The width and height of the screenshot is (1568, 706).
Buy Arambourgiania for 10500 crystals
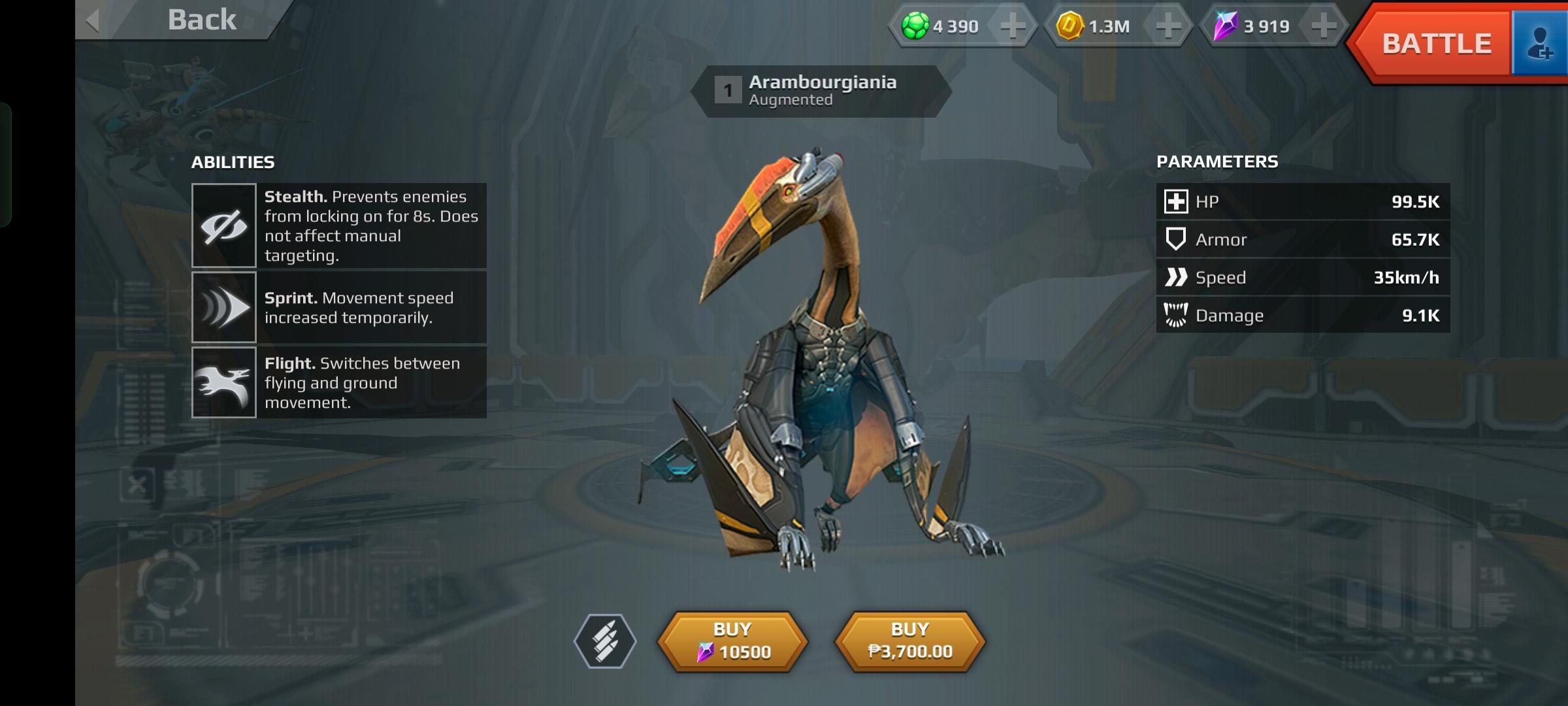pos(732,641)
